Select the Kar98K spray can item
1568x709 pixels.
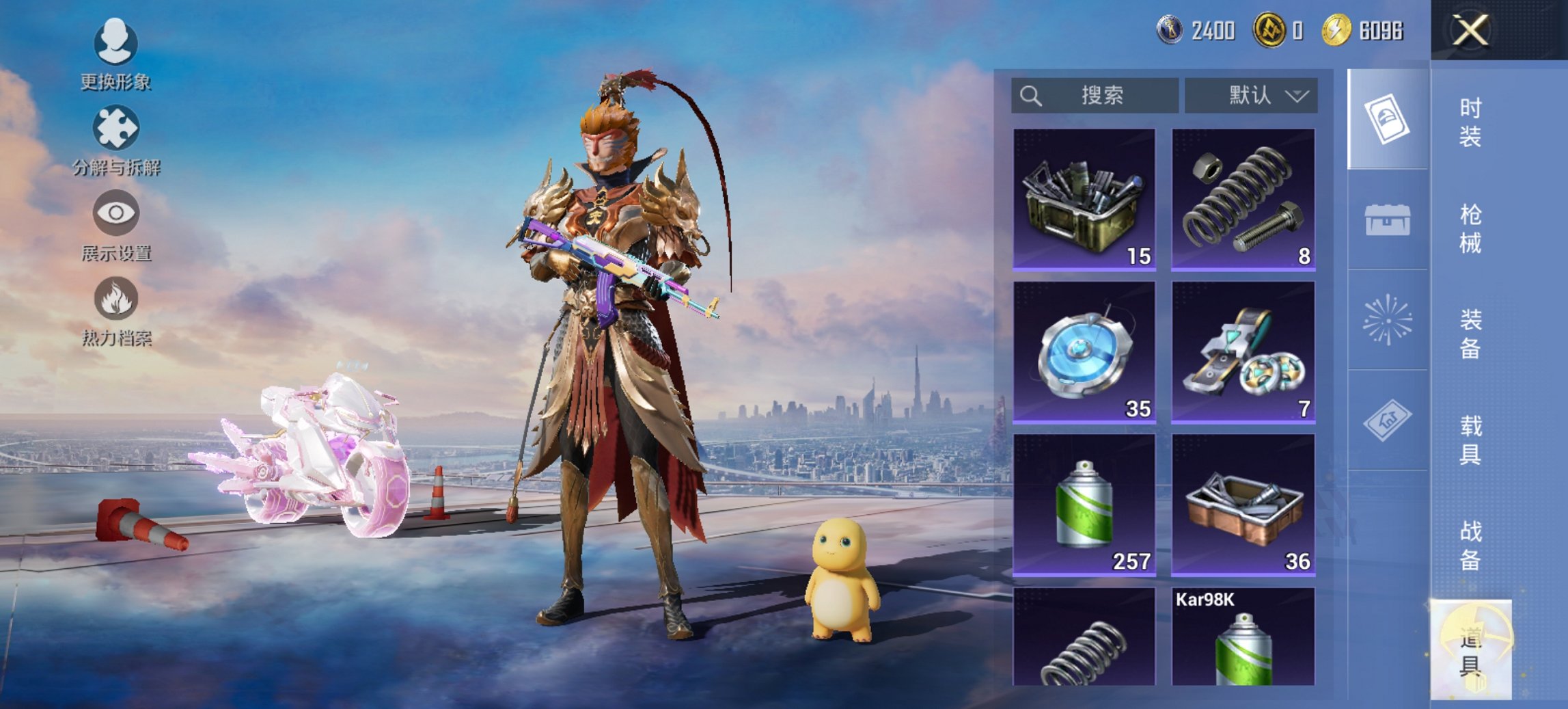tap(1243, 637)
